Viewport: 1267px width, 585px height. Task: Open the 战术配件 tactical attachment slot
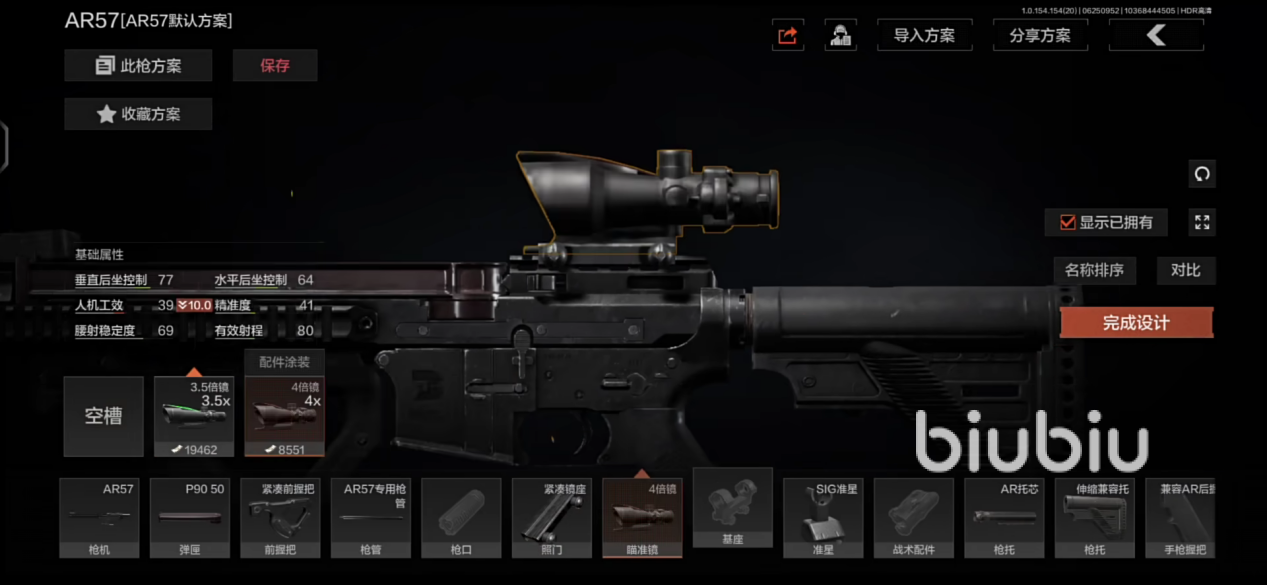(x=914, y=517)
